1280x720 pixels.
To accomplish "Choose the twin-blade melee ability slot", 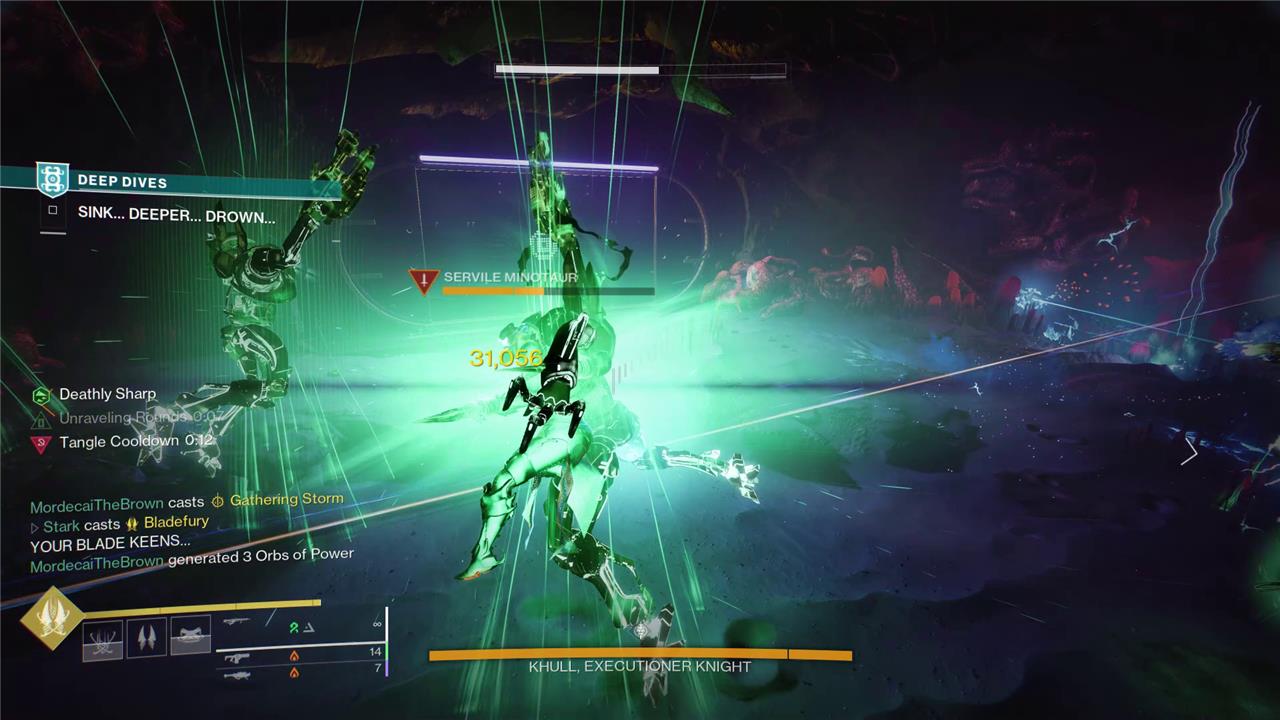I will pos(147,637).
